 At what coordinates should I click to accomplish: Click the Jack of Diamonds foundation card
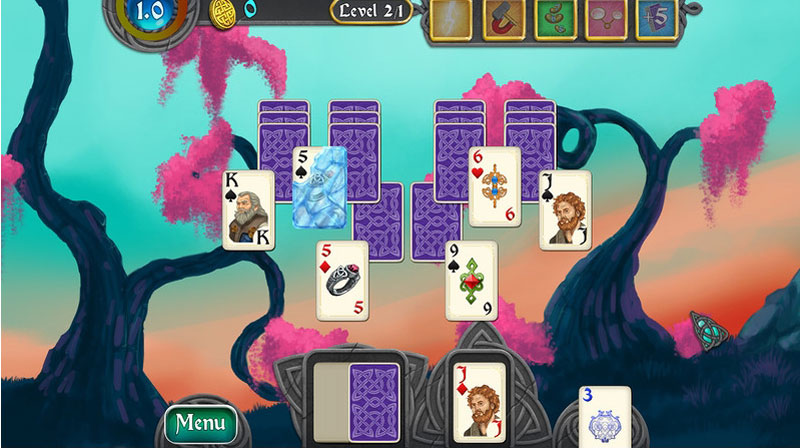[x=474, y=400]
